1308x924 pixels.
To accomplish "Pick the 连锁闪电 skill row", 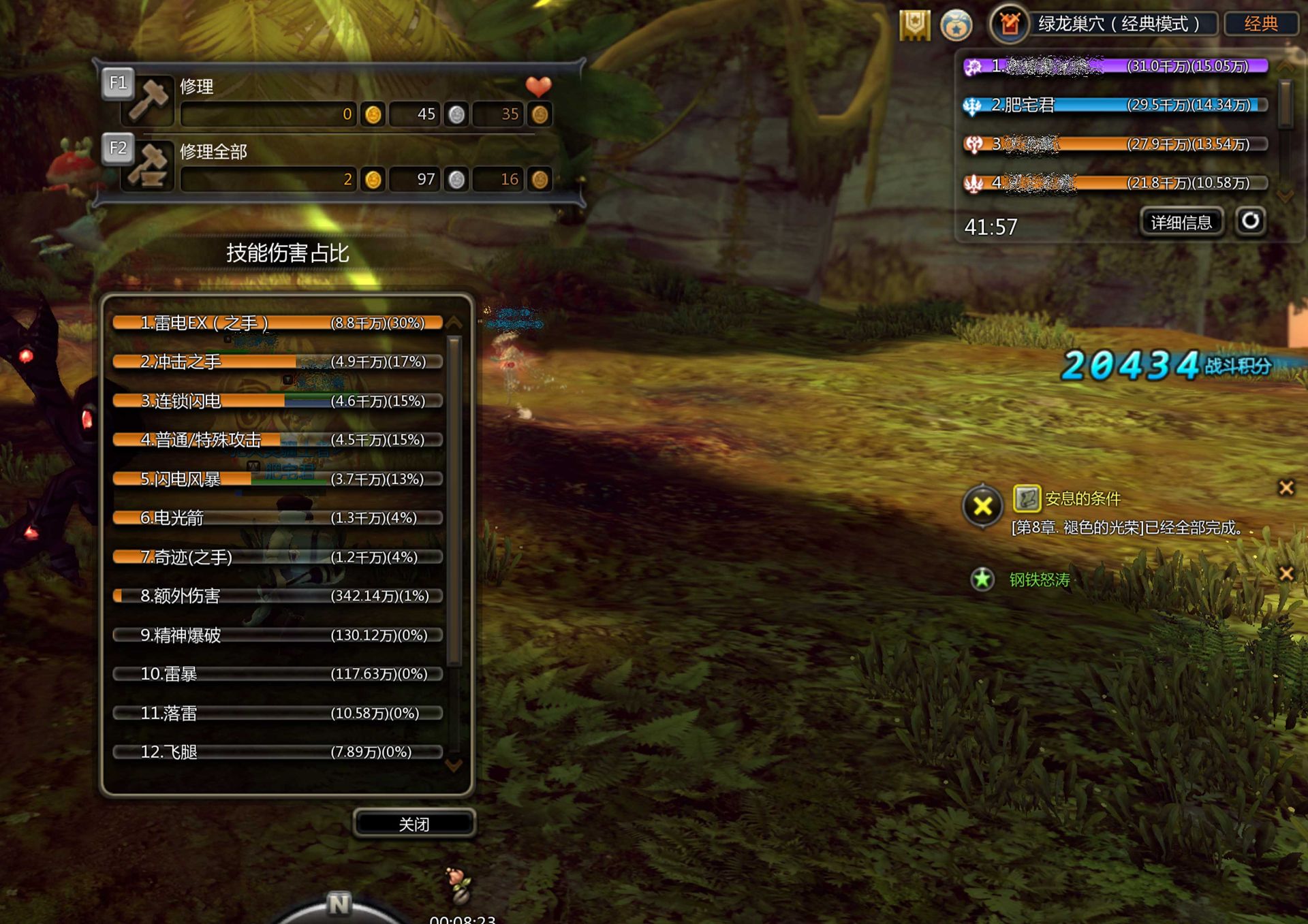I will point(278,401).
